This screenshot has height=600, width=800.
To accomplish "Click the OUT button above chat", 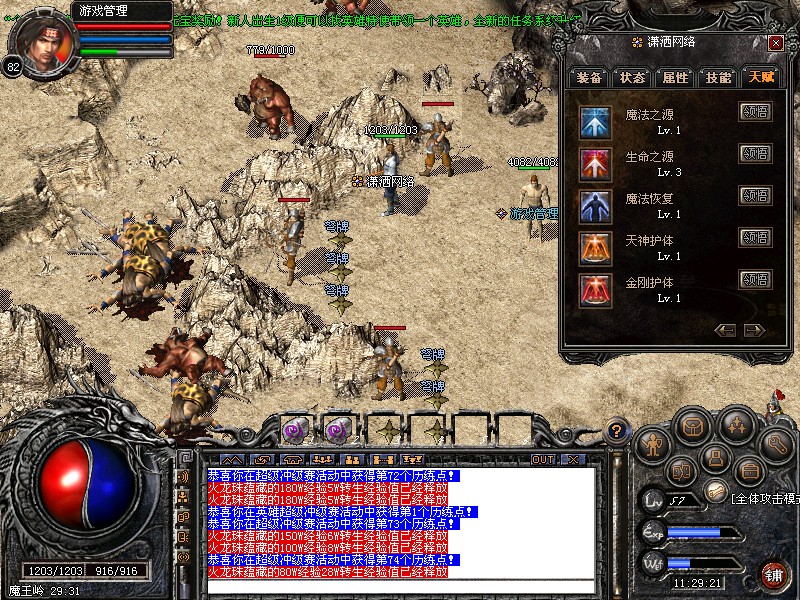I will coord(542,459).
